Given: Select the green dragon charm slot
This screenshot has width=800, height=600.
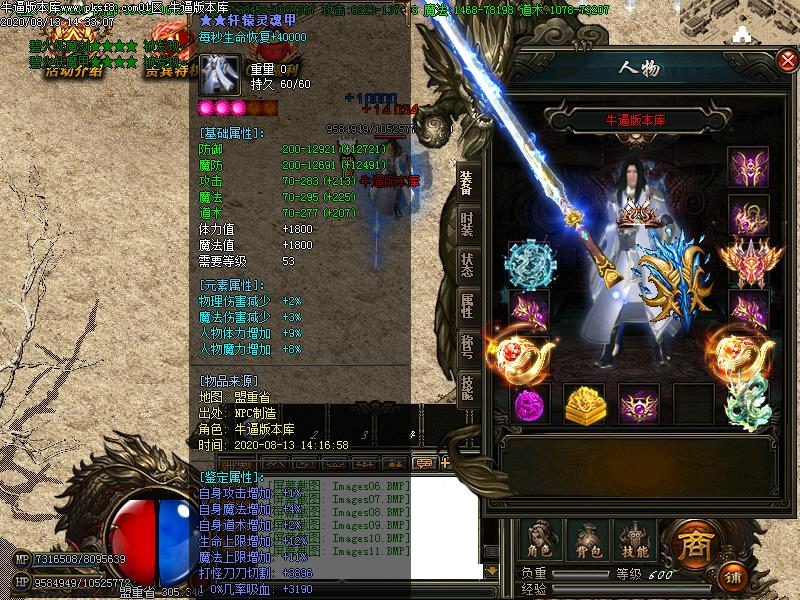Looking at the screenshot, I should click(747, 404).
